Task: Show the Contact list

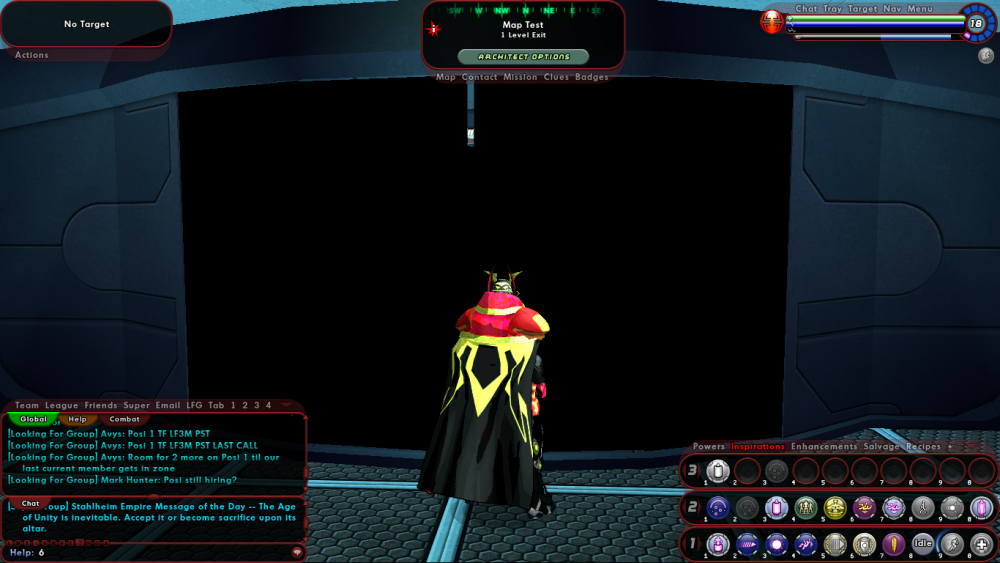Action: [x=480, y=77]
